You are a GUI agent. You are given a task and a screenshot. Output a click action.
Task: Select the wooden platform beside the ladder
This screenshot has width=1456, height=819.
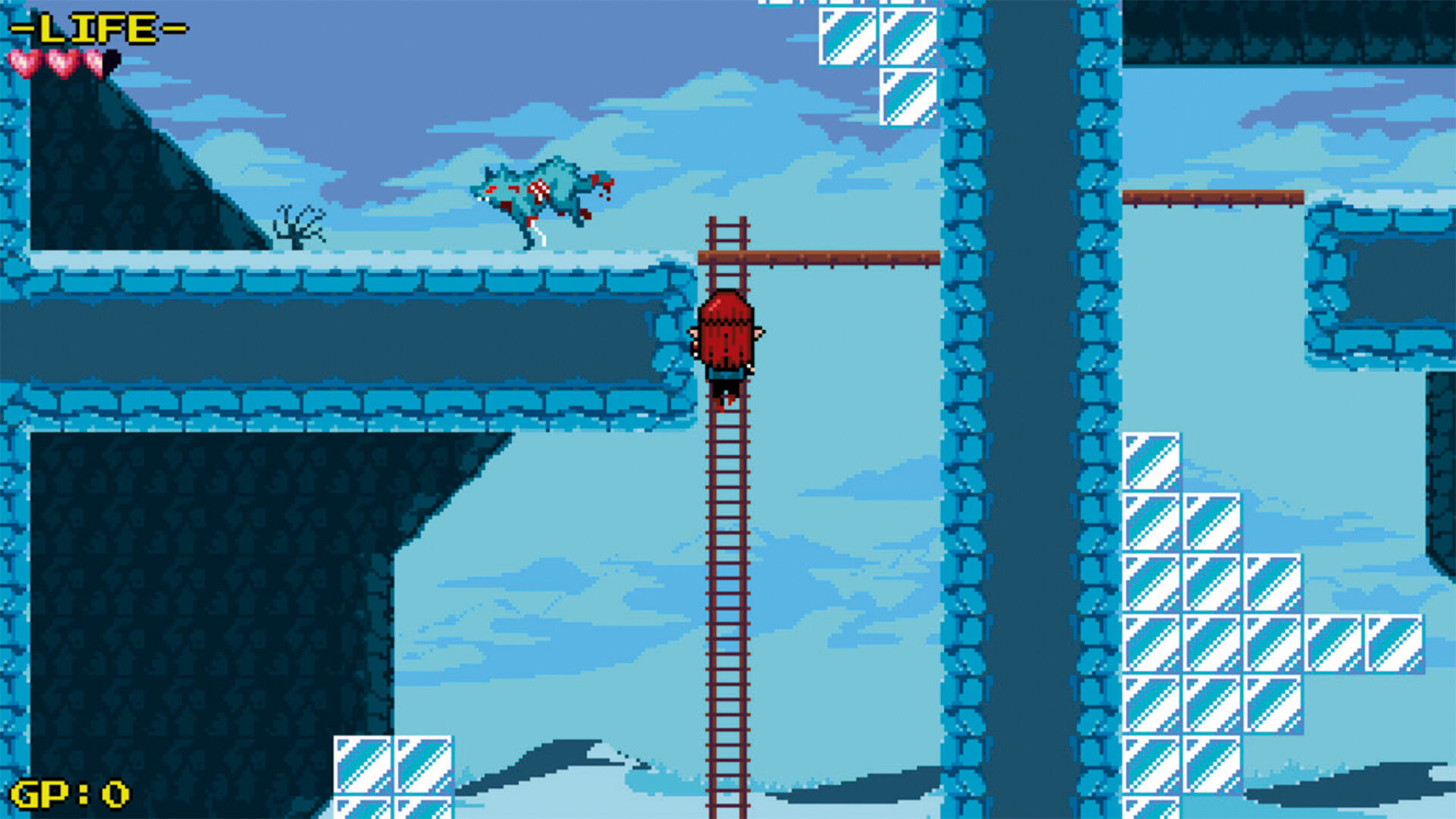[x=834, y=258]
